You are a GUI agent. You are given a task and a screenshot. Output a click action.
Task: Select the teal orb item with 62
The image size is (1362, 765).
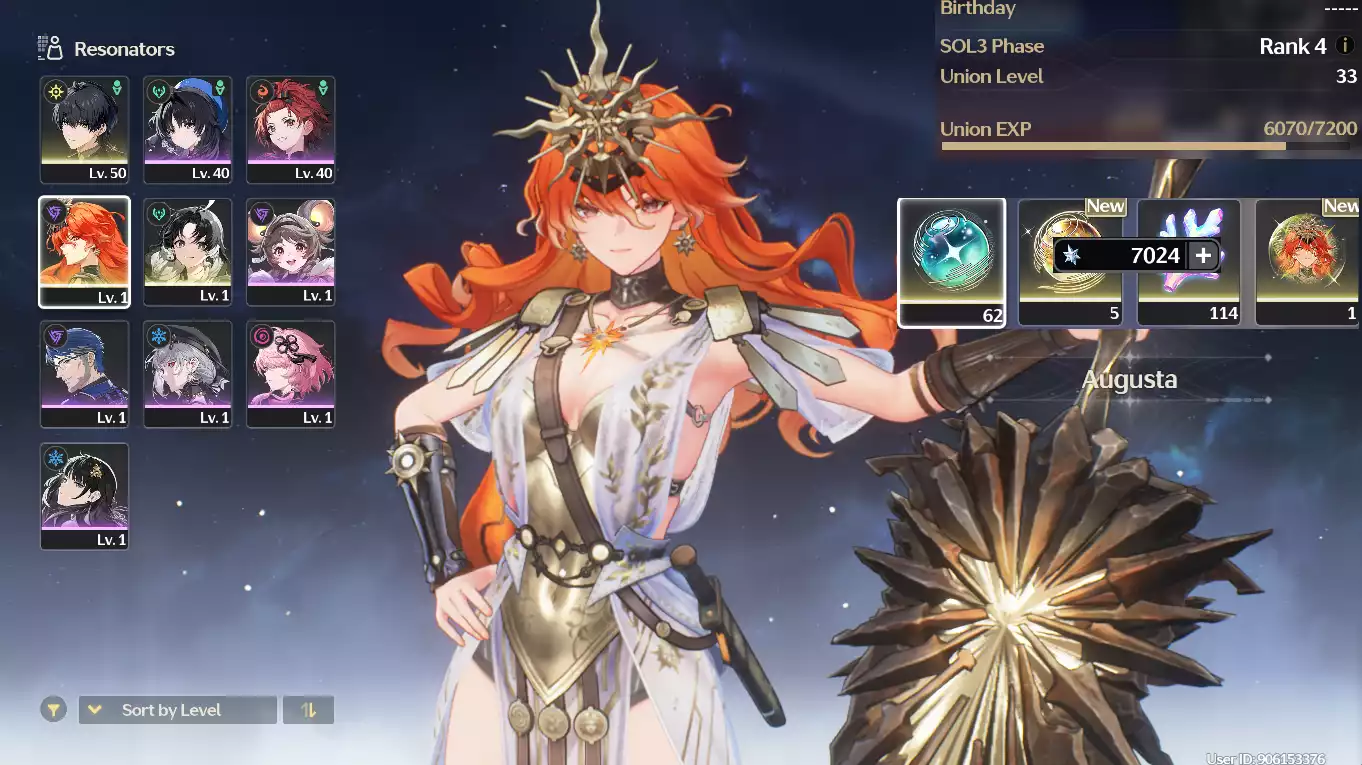click(x=951, y=262)
